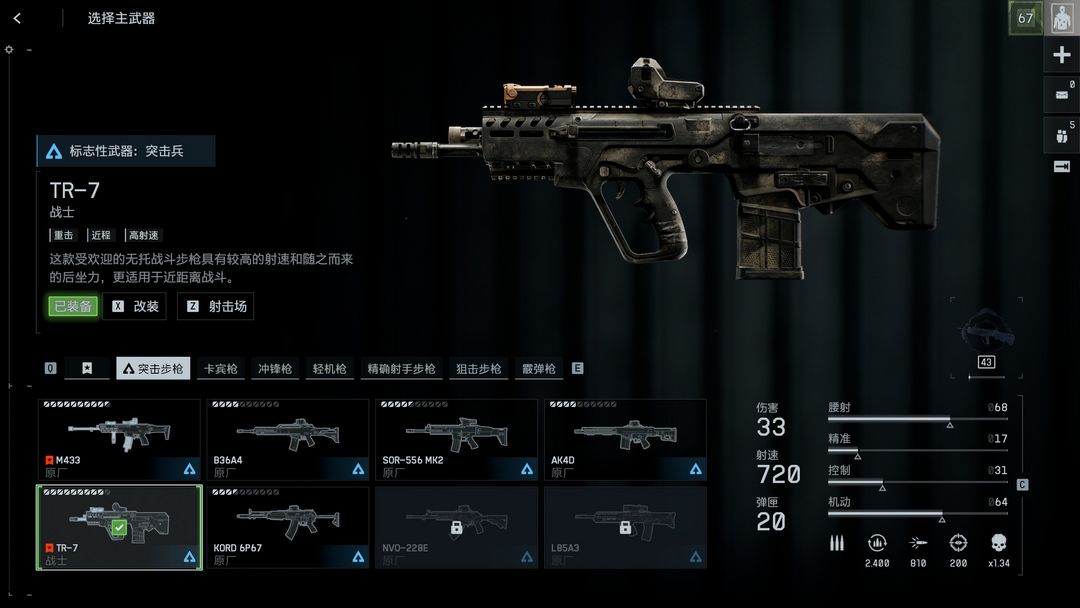The height and width of the screenshot is (608, 1080).
Task: Pick the SOR-556 MK2 weapon tile
Action: pyautogui.click(x=457, y=440)
